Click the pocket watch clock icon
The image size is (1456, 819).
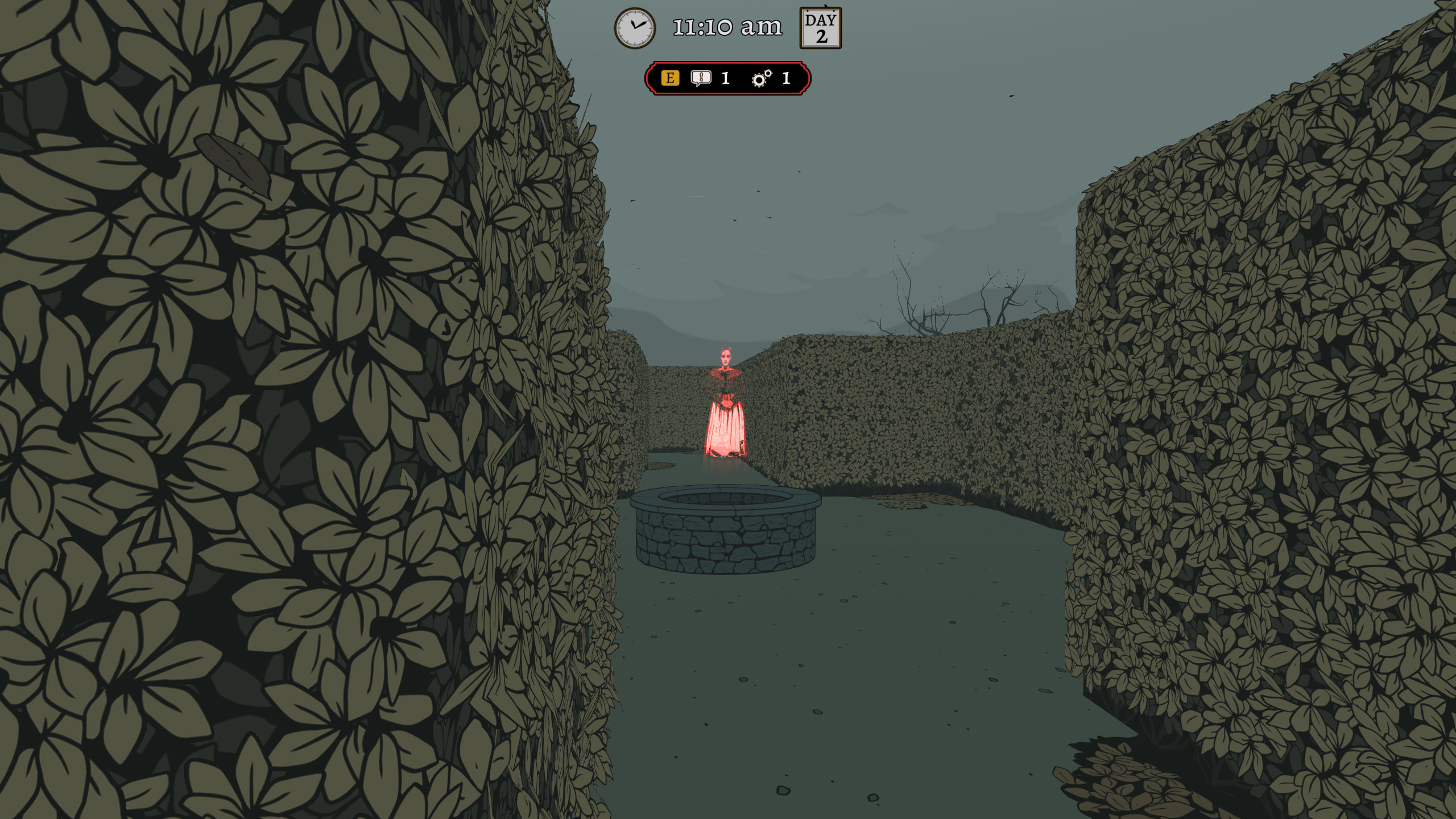click(x=635, y=27)
